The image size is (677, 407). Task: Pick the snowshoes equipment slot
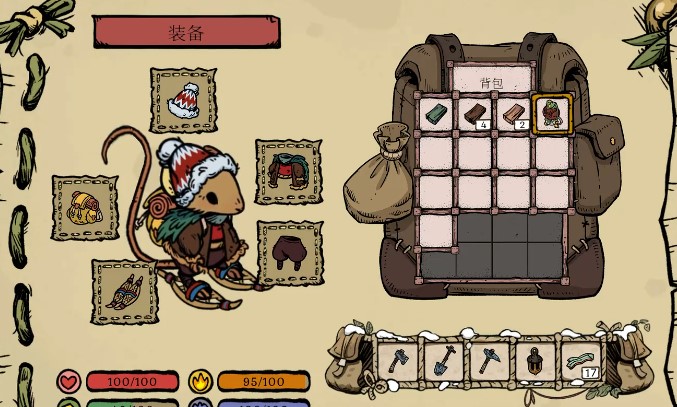click(124, 291)
